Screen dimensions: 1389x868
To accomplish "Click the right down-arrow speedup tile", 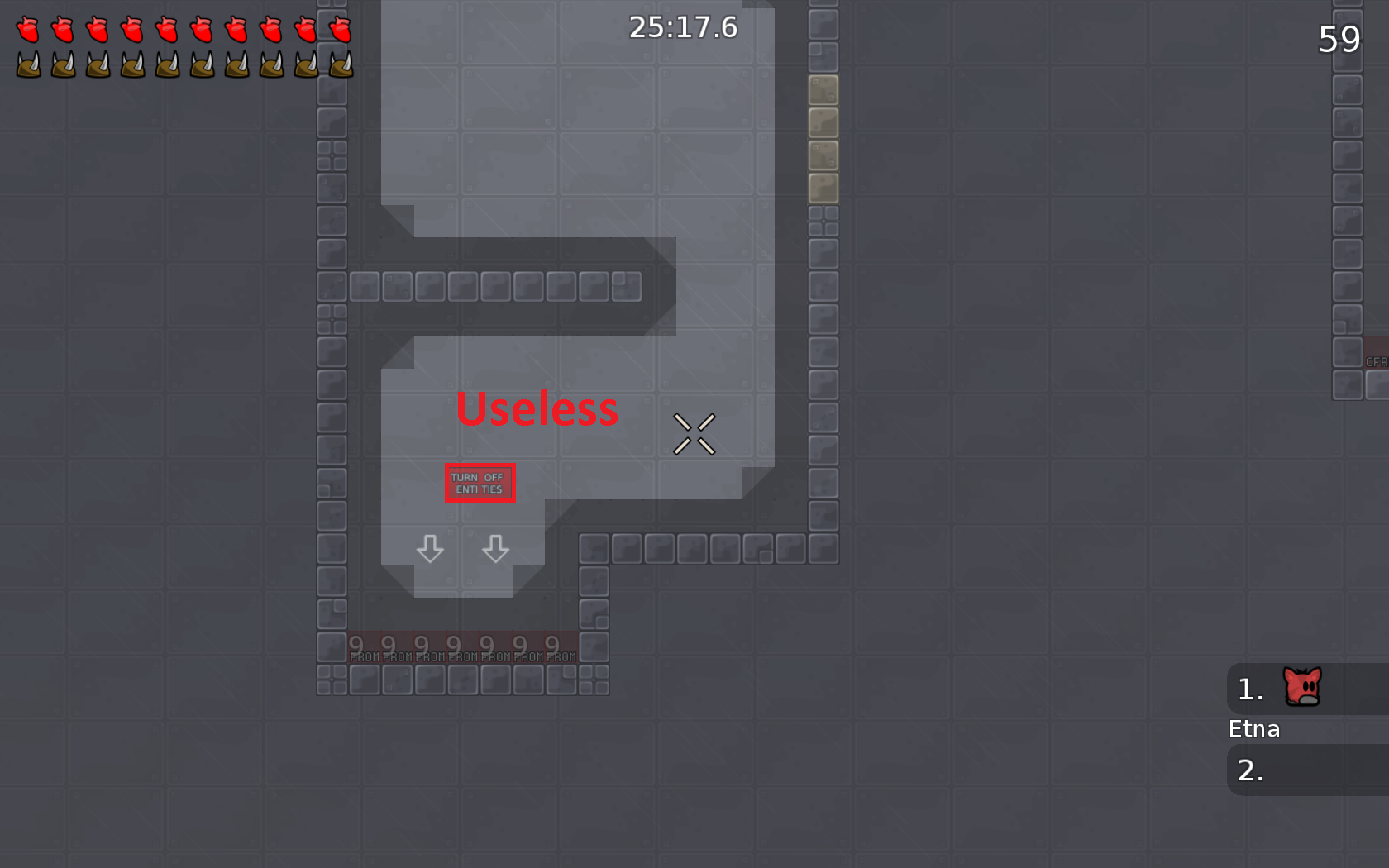I will coord(495,550).
